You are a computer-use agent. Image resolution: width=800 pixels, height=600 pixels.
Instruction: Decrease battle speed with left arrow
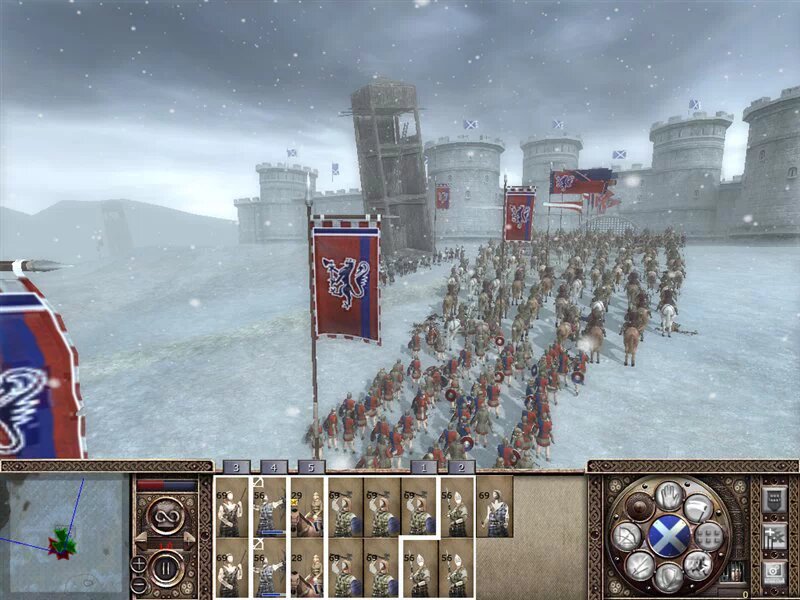tap(141, 538)
